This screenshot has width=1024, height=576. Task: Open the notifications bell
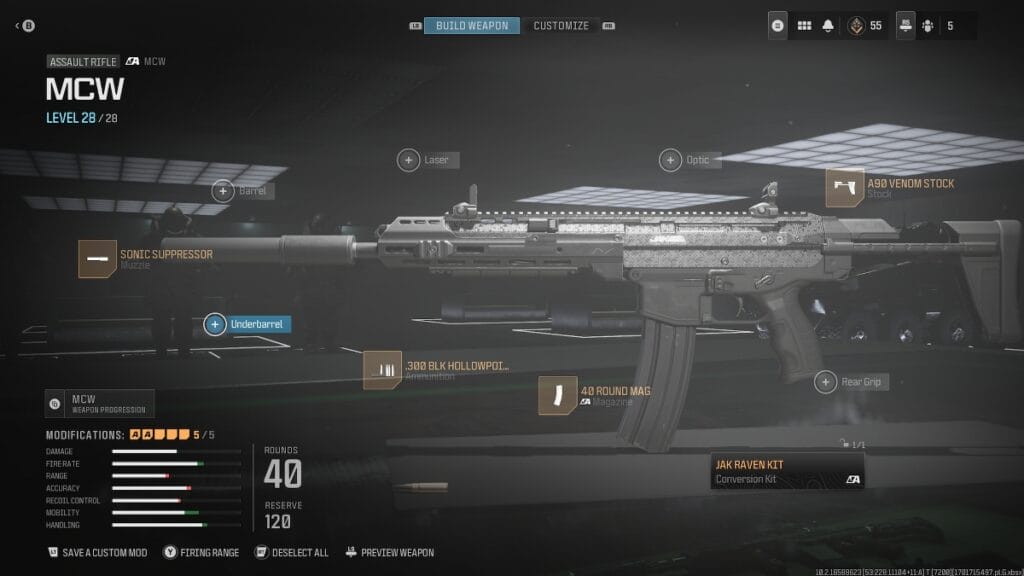829,26
